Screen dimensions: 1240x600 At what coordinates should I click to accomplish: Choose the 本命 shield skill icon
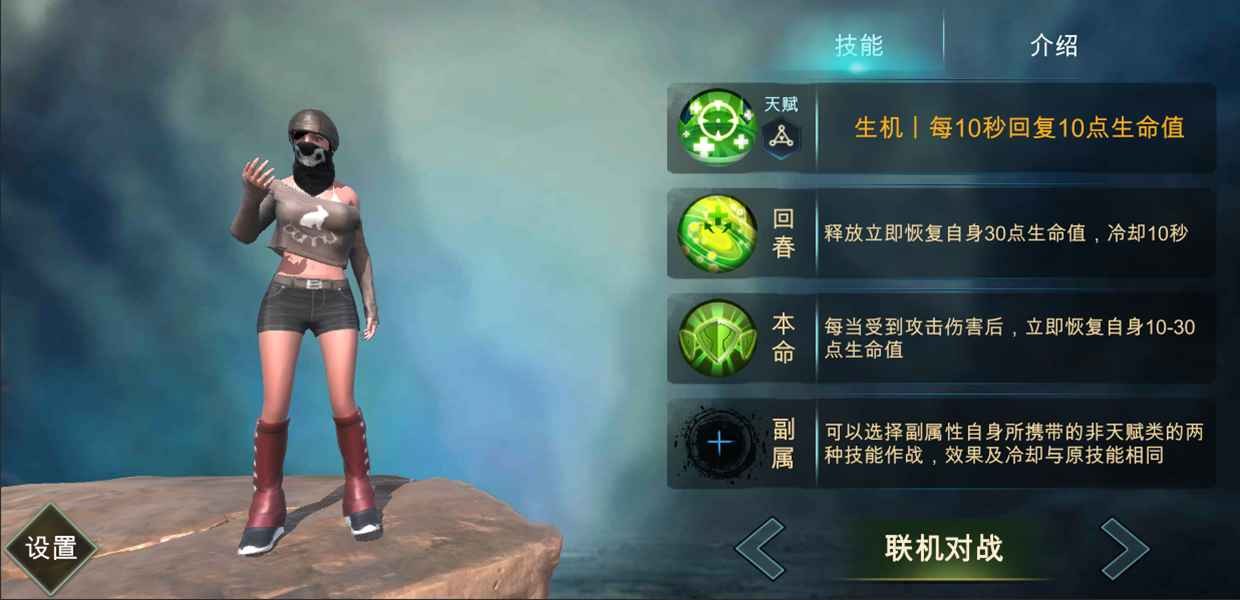coord(717,339)
